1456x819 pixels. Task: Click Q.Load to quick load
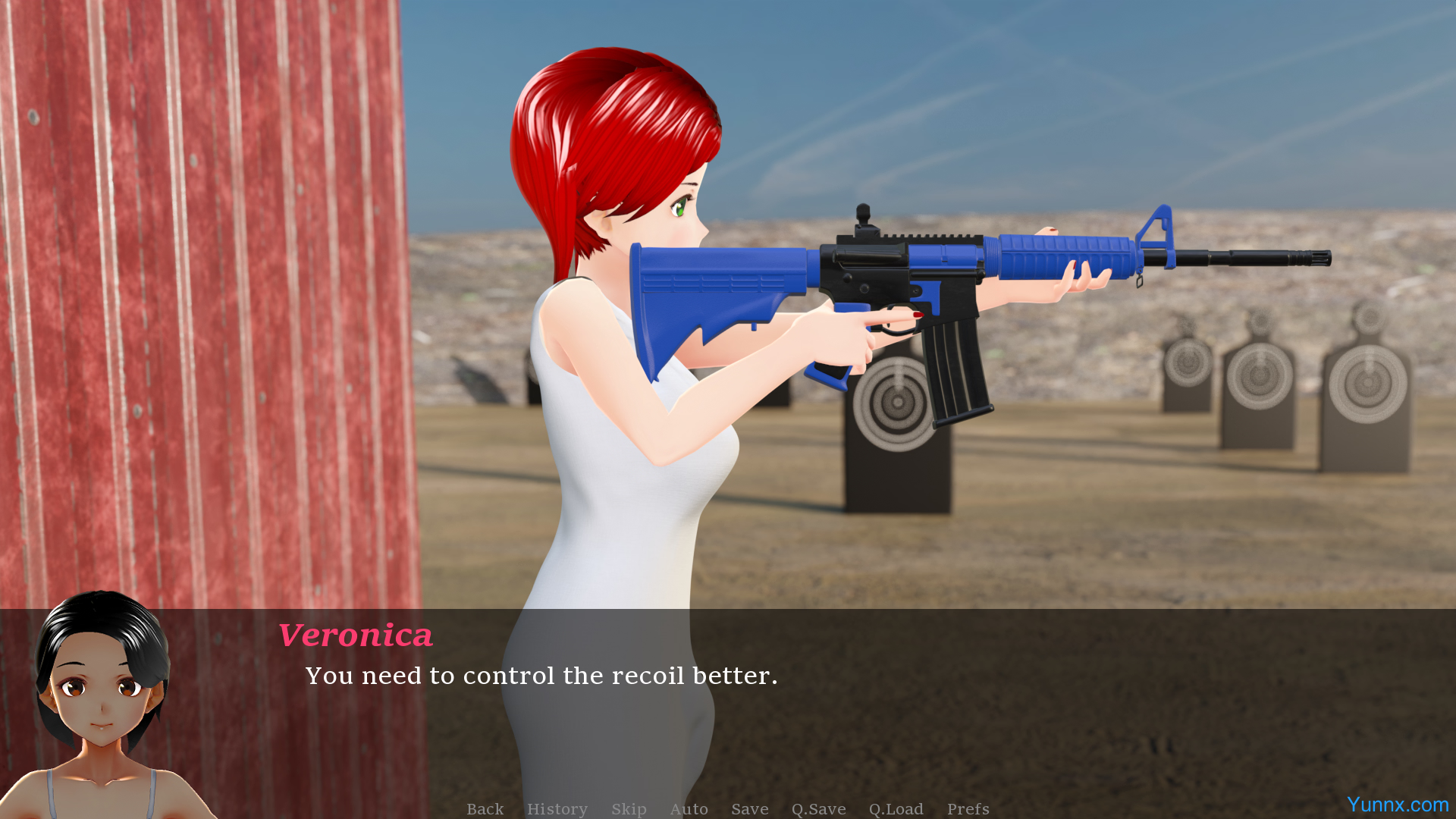click(x=896, y=809)
